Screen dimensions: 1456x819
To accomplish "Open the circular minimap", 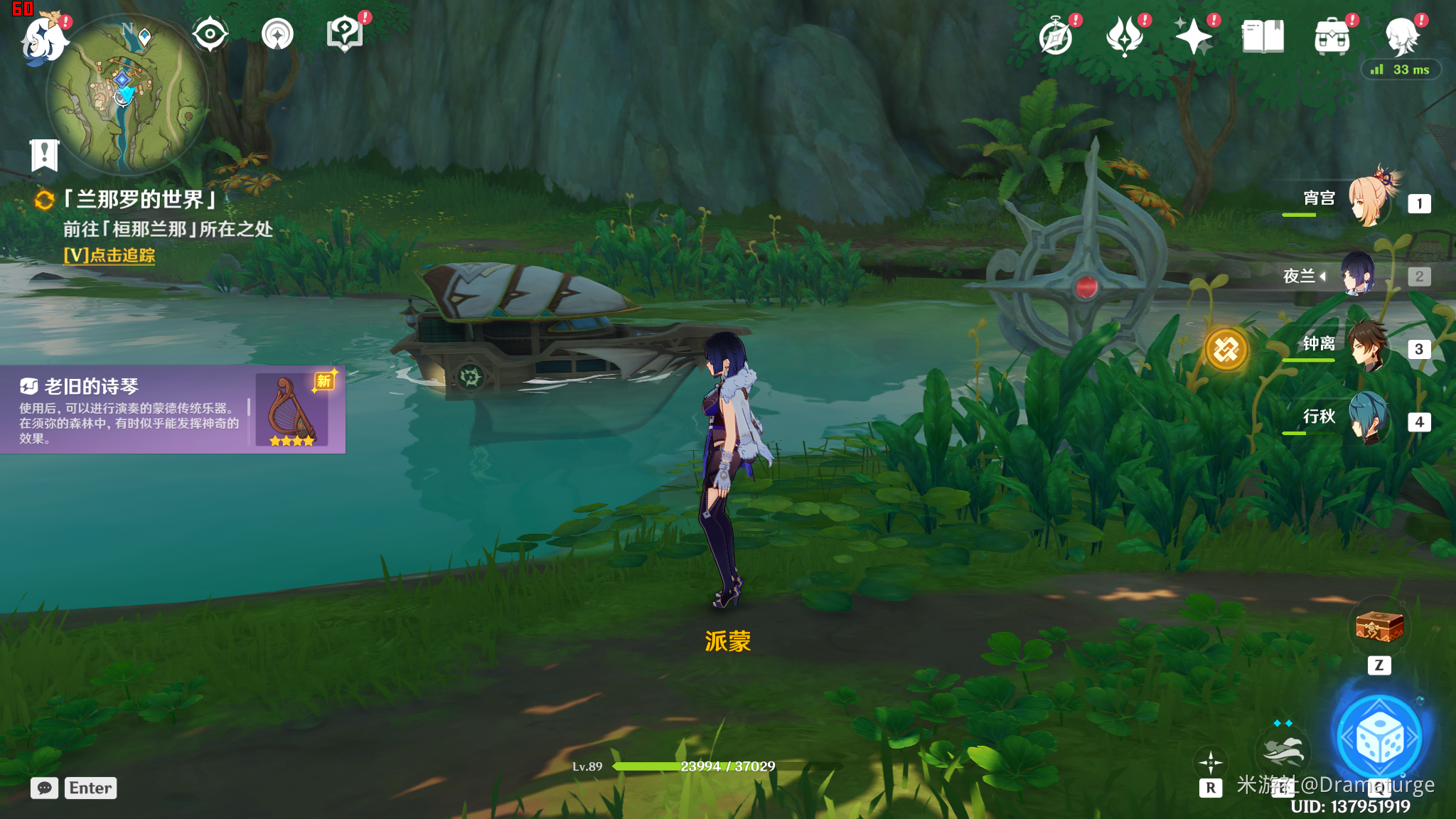I will coord(127,96).
